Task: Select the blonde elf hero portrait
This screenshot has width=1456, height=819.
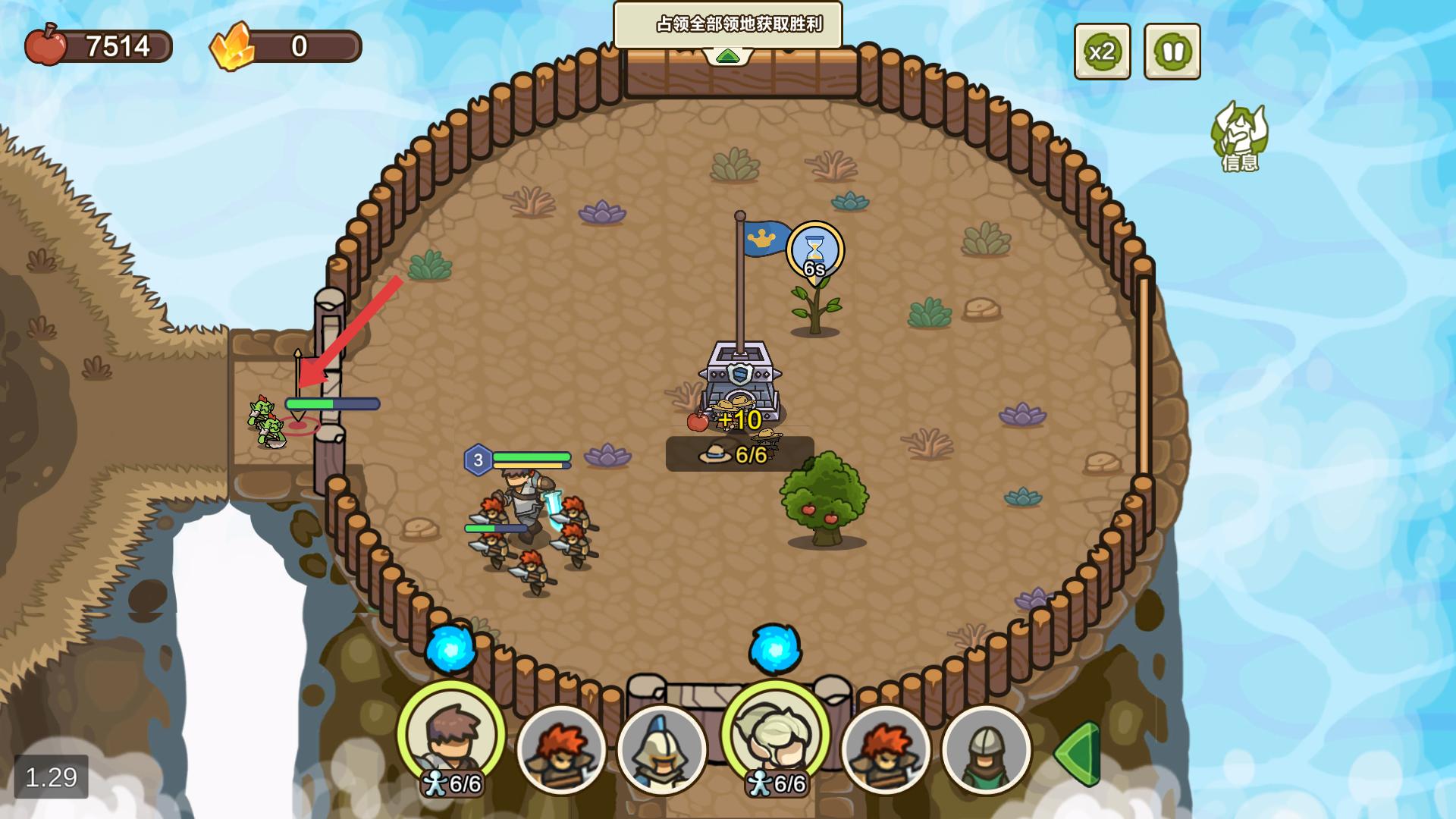Action: pos(775,734)
